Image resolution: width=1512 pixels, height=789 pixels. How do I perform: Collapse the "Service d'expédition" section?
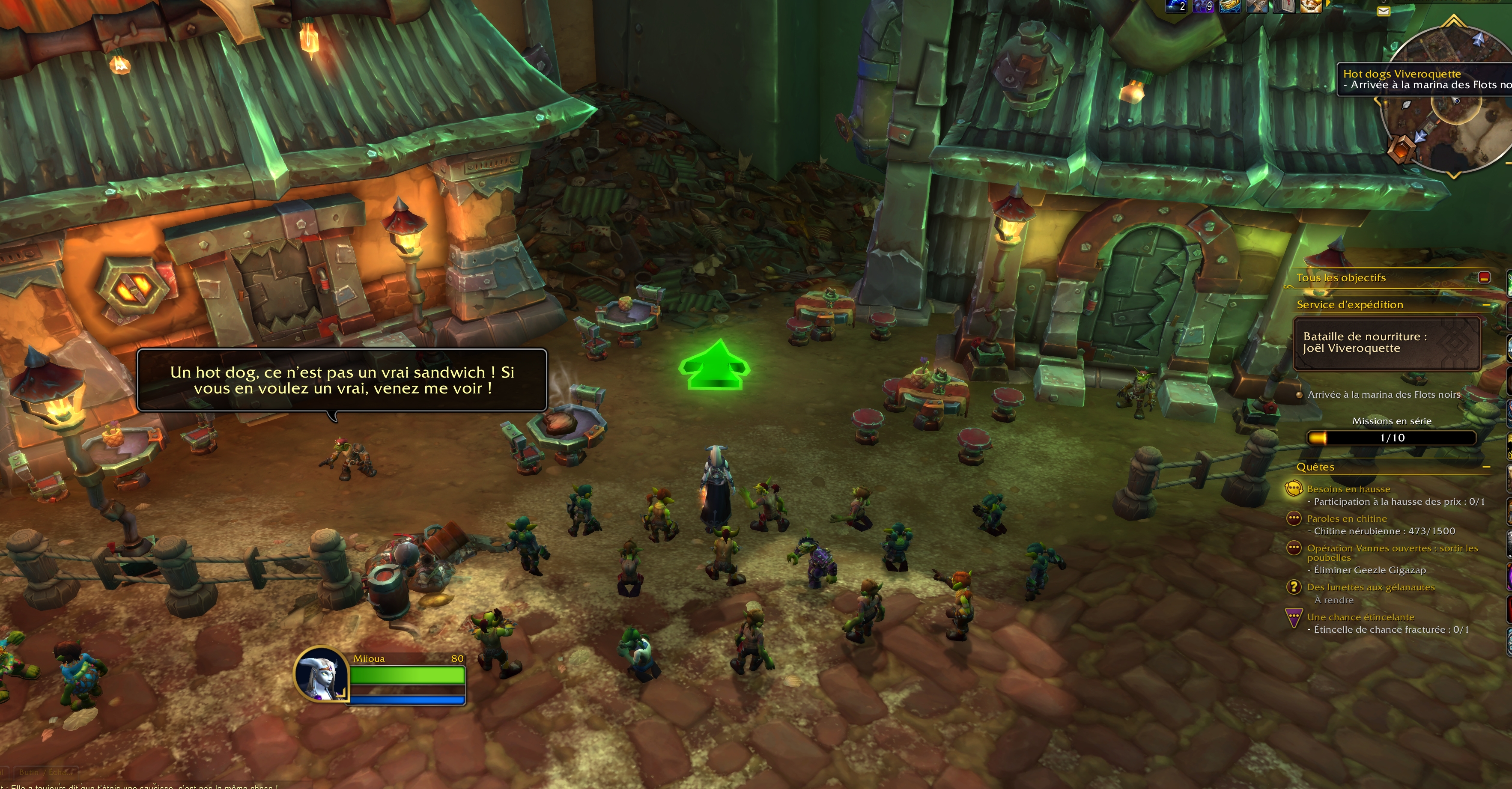(x=1486, y=305)
